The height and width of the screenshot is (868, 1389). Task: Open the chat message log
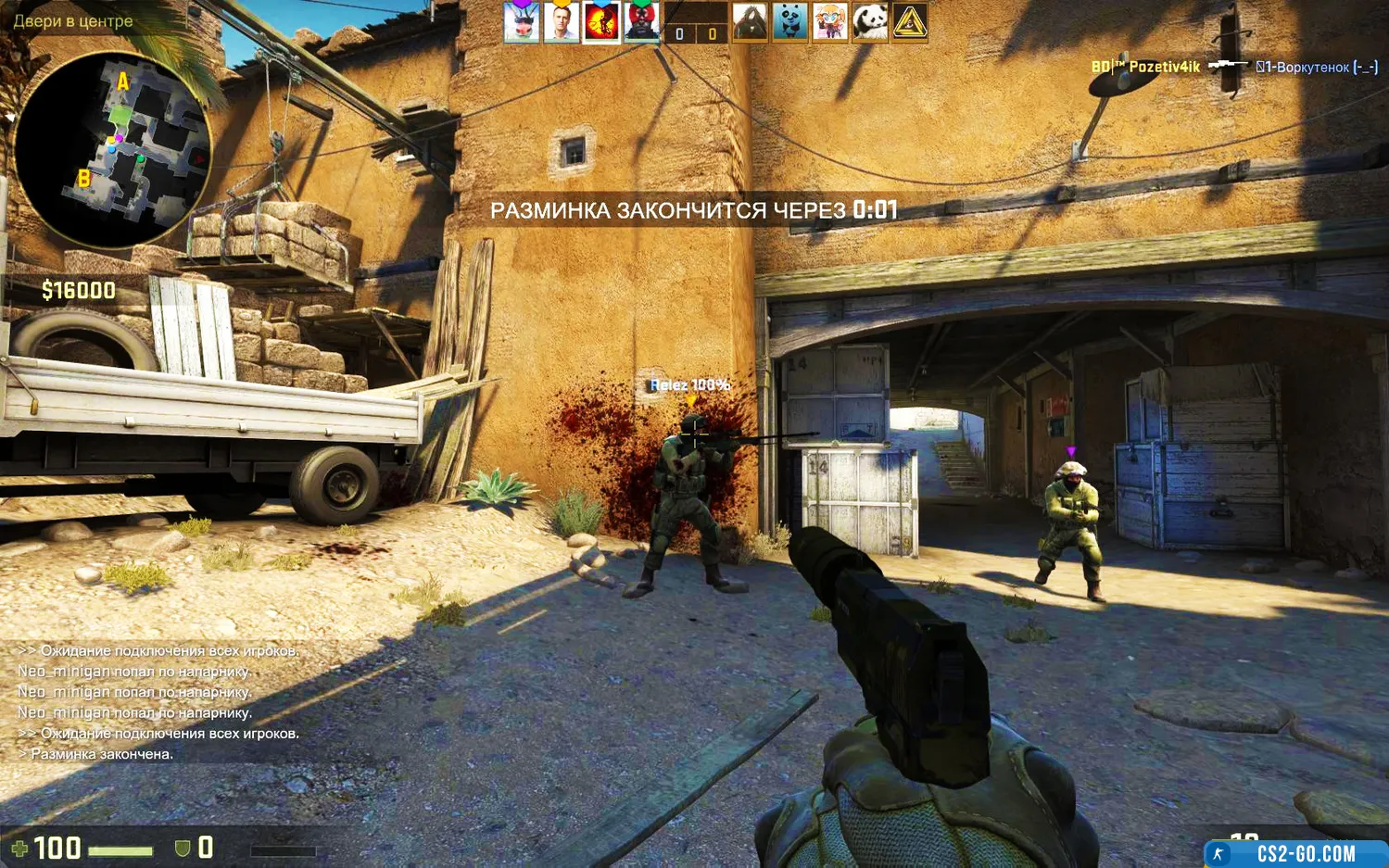(x=158, y=702)
